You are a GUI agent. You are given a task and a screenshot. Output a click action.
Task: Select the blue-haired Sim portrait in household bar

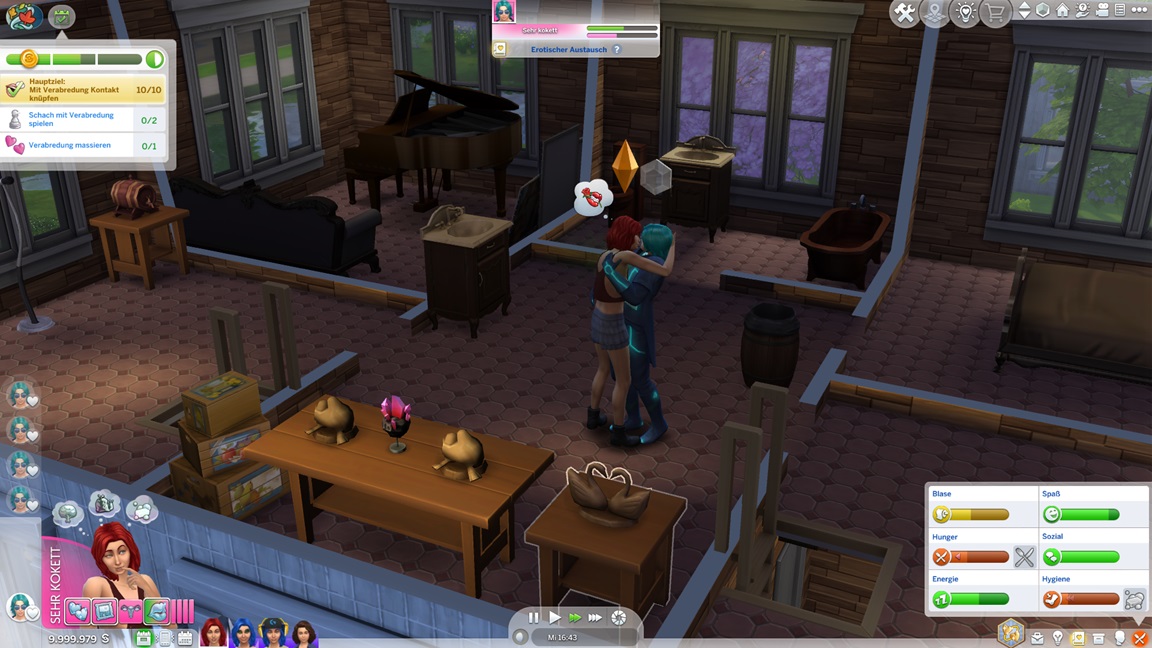[243, 633]
